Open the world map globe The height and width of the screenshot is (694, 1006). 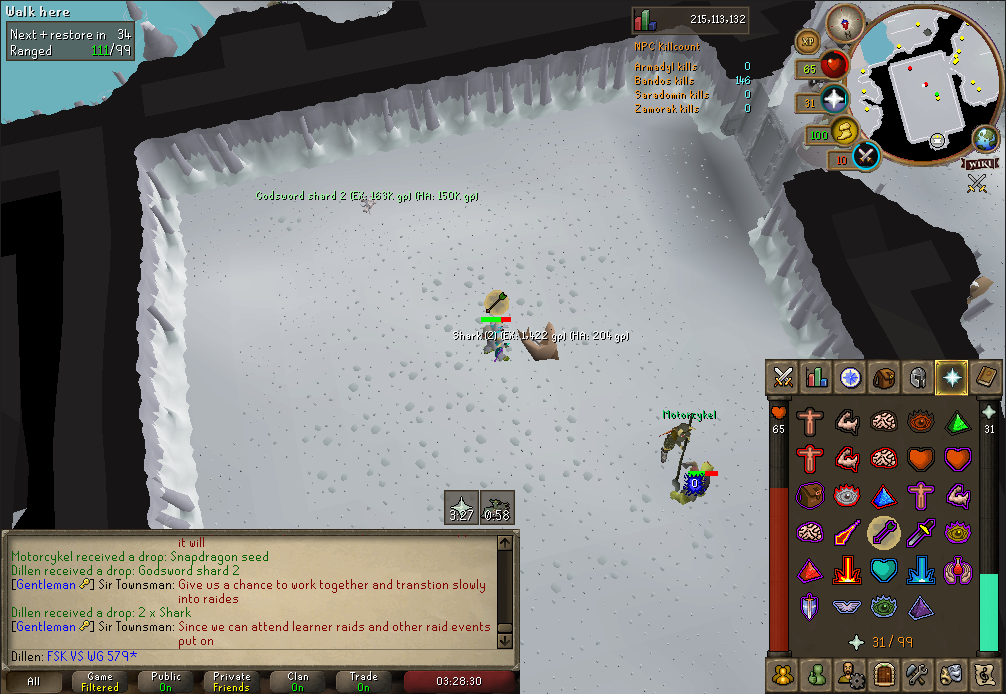pyautogui.click(x=984, y=139)
